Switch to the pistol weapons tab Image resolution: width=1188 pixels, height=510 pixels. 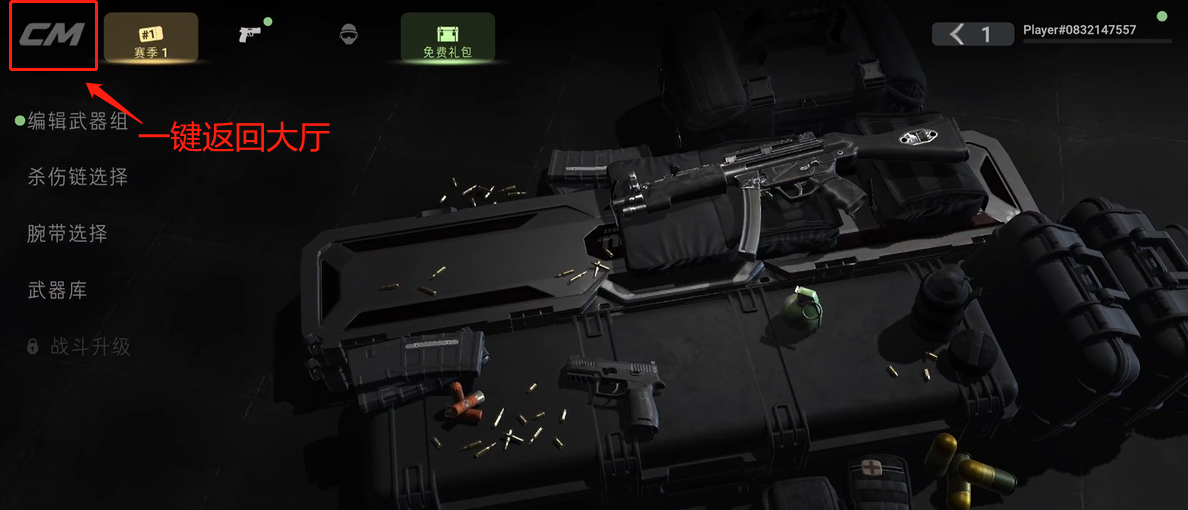pos(250,35)
